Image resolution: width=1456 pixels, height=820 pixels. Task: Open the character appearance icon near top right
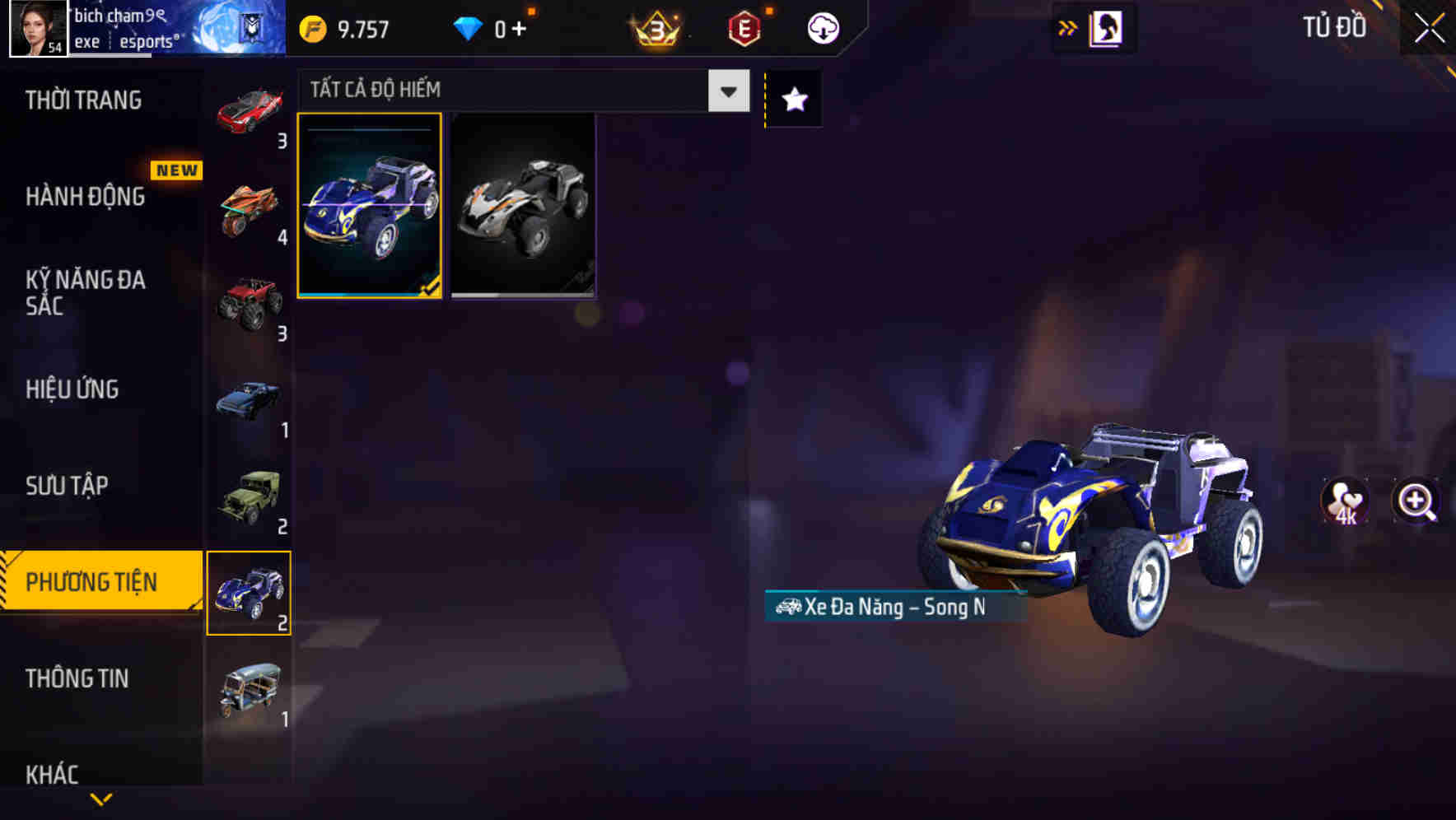tap(1105, 27)
